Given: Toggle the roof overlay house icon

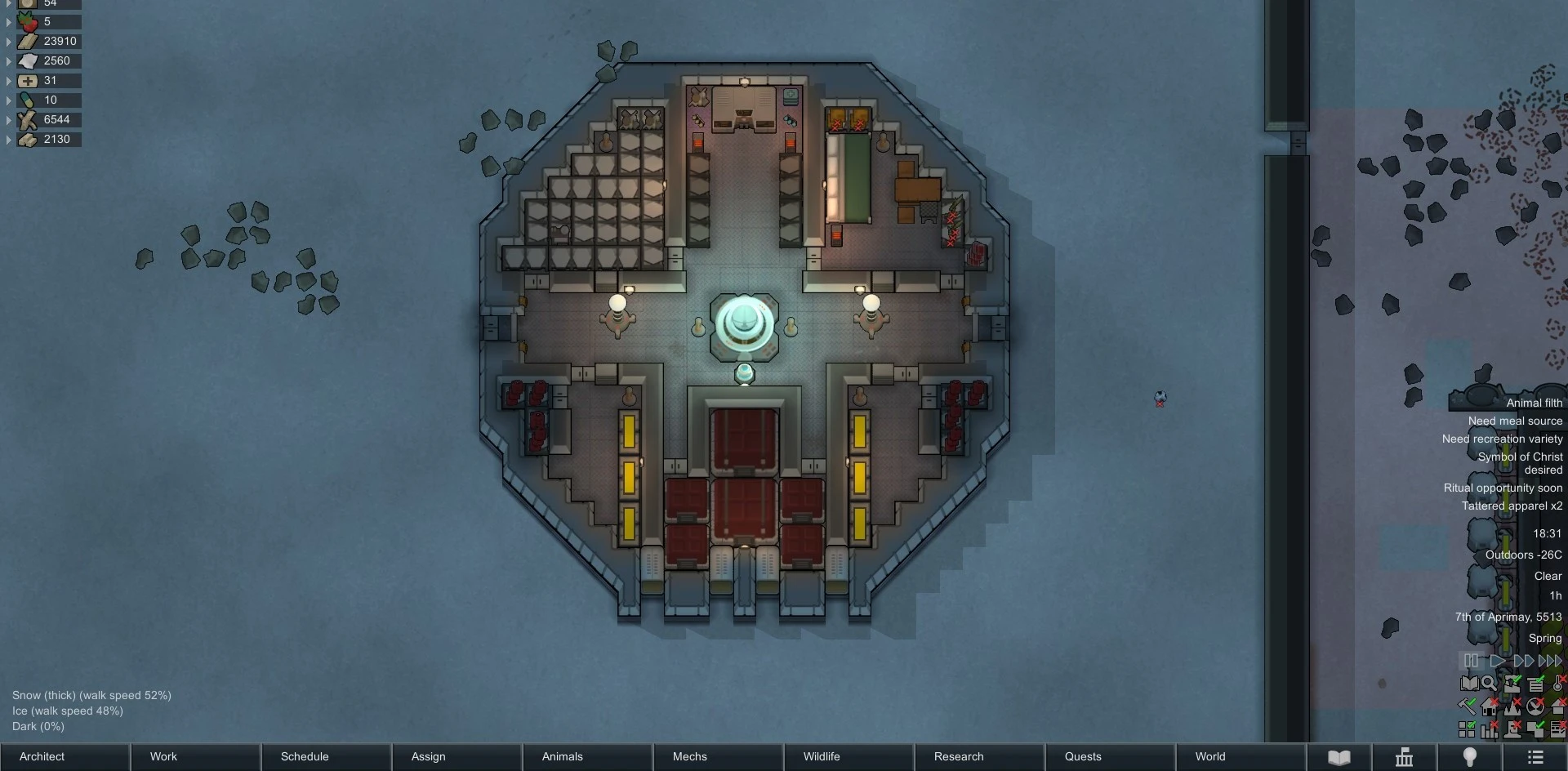Looking at the screenshot, I should point(1490,706).
